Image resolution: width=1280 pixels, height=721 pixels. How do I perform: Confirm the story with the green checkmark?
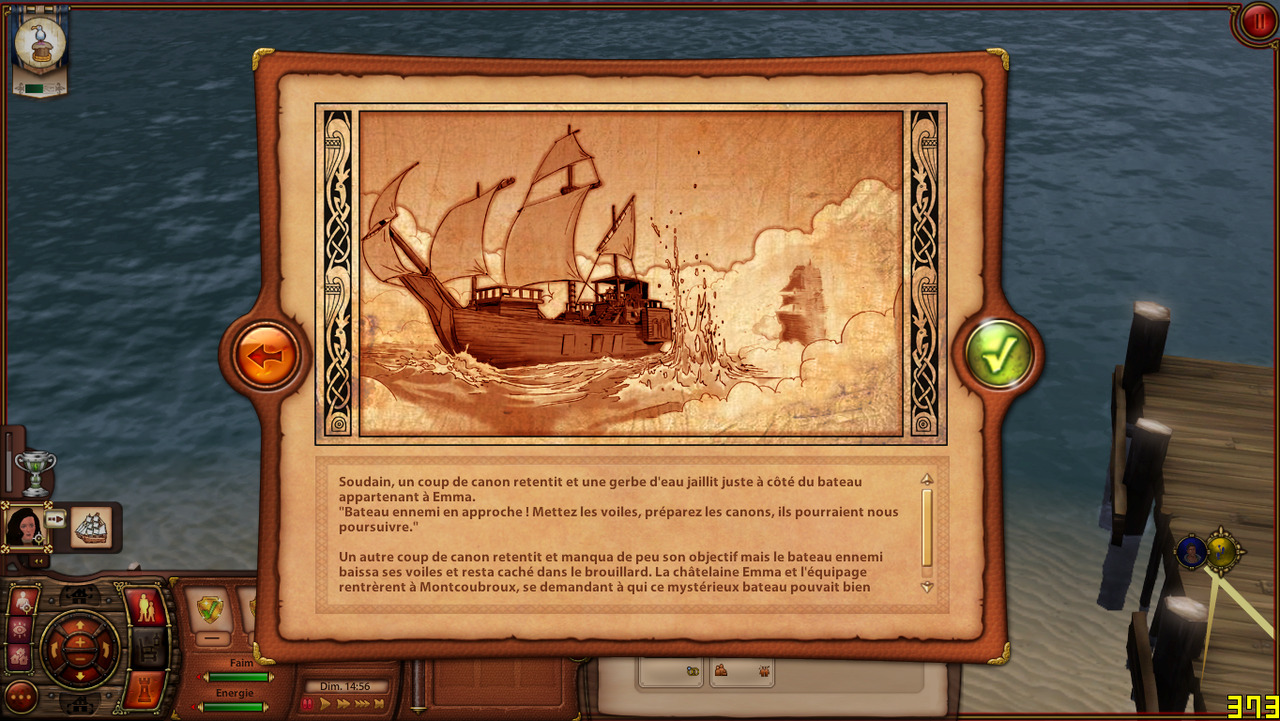(999, 353)
